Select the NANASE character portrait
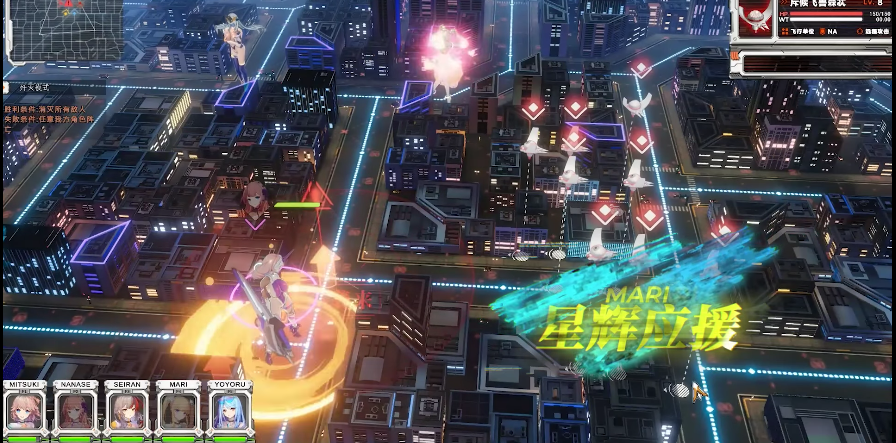 [x=76, y=412]
